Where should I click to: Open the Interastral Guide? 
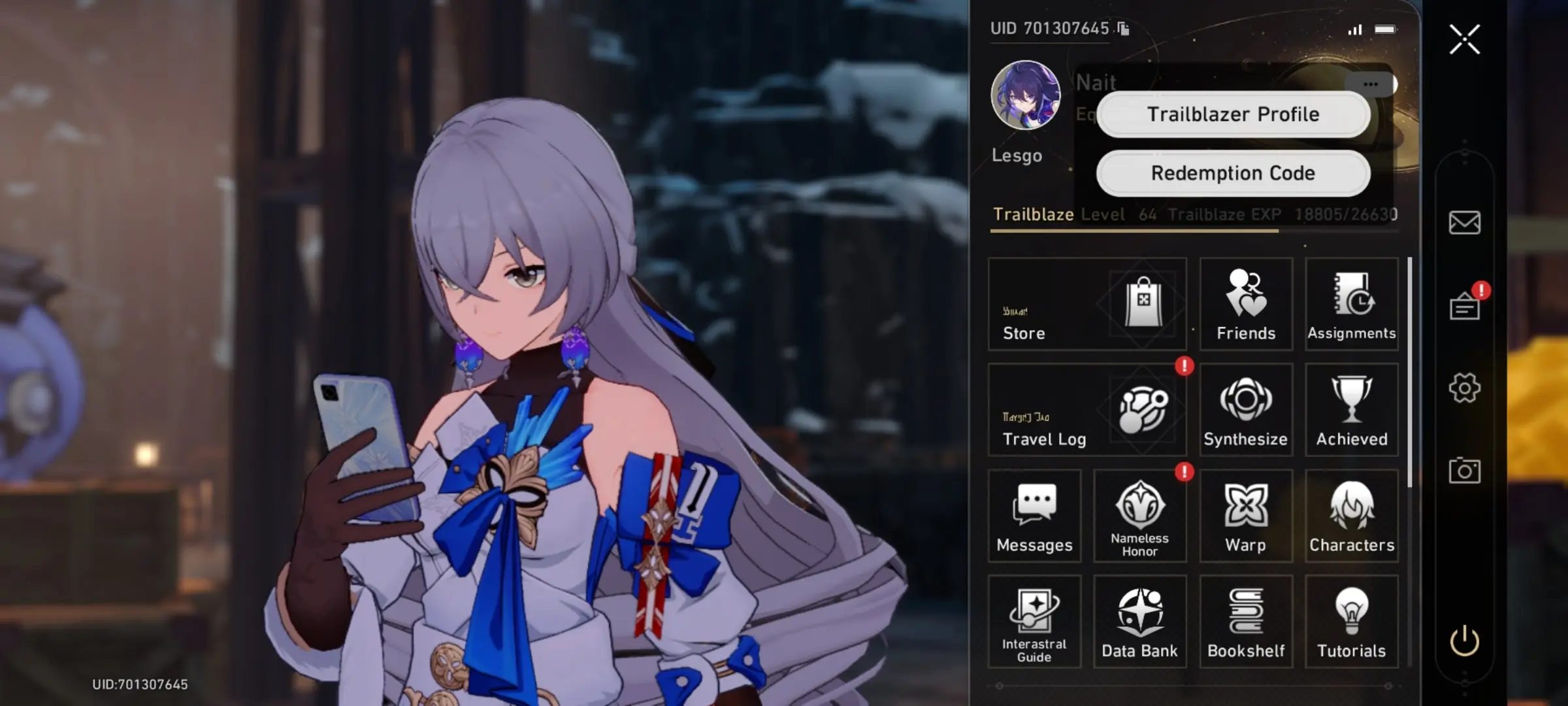click(x=1034, y=622)
